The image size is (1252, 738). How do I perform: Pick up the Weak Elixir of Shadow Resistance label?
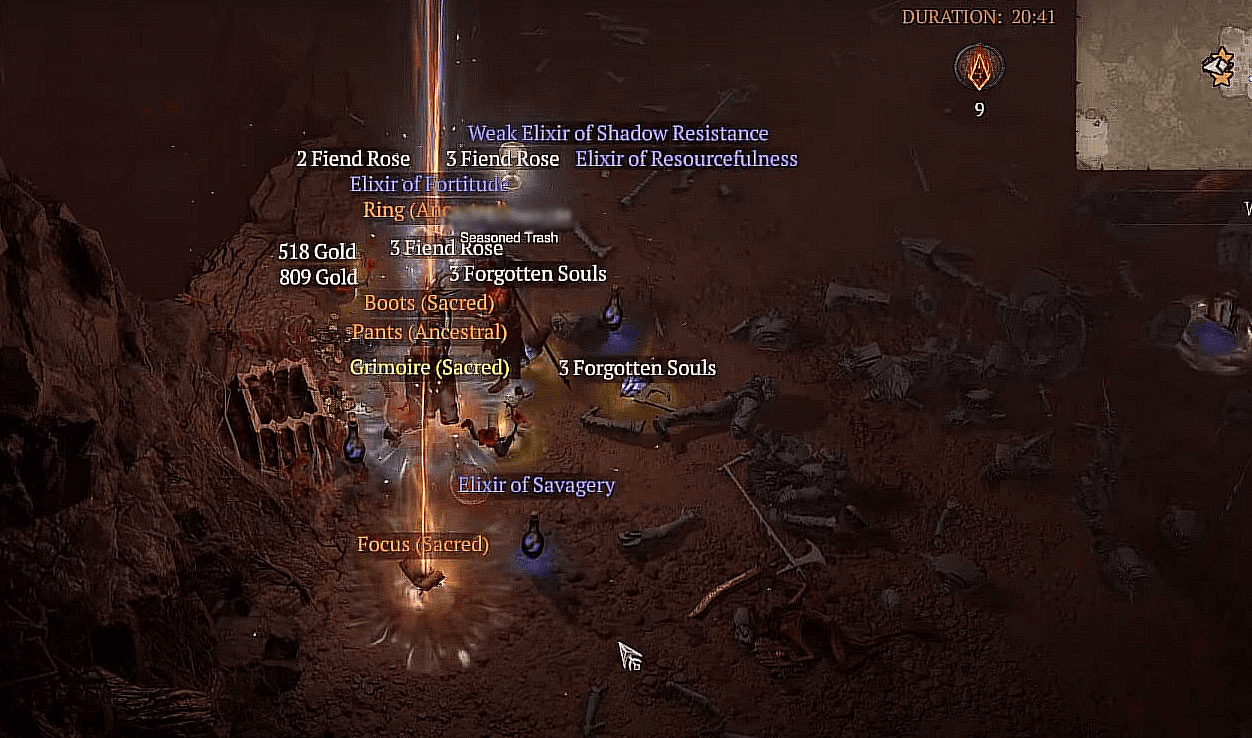(x=618, y=134)
